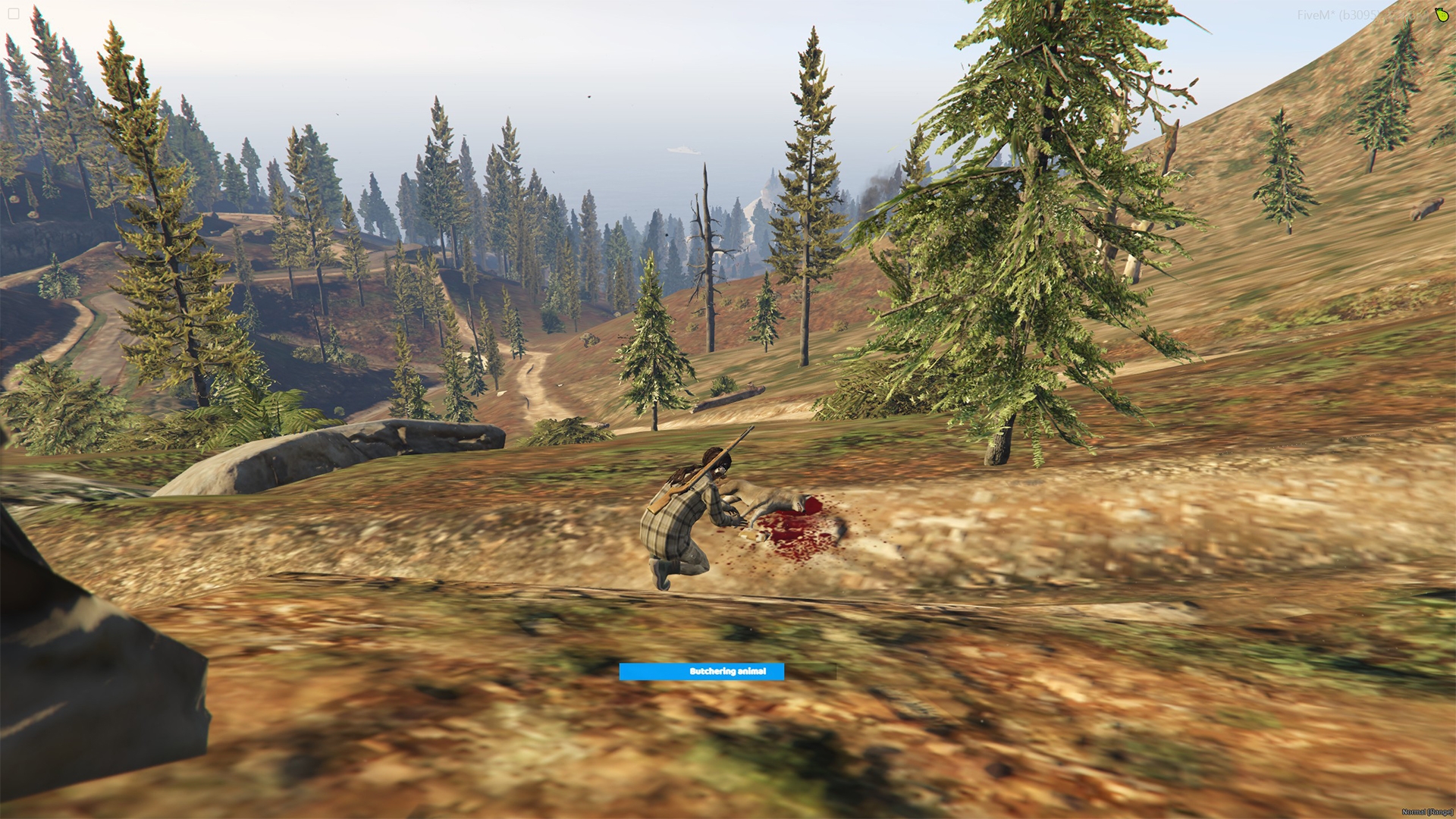
Task: Click the Butchering animal progress bar
Action: pos(727,671)
